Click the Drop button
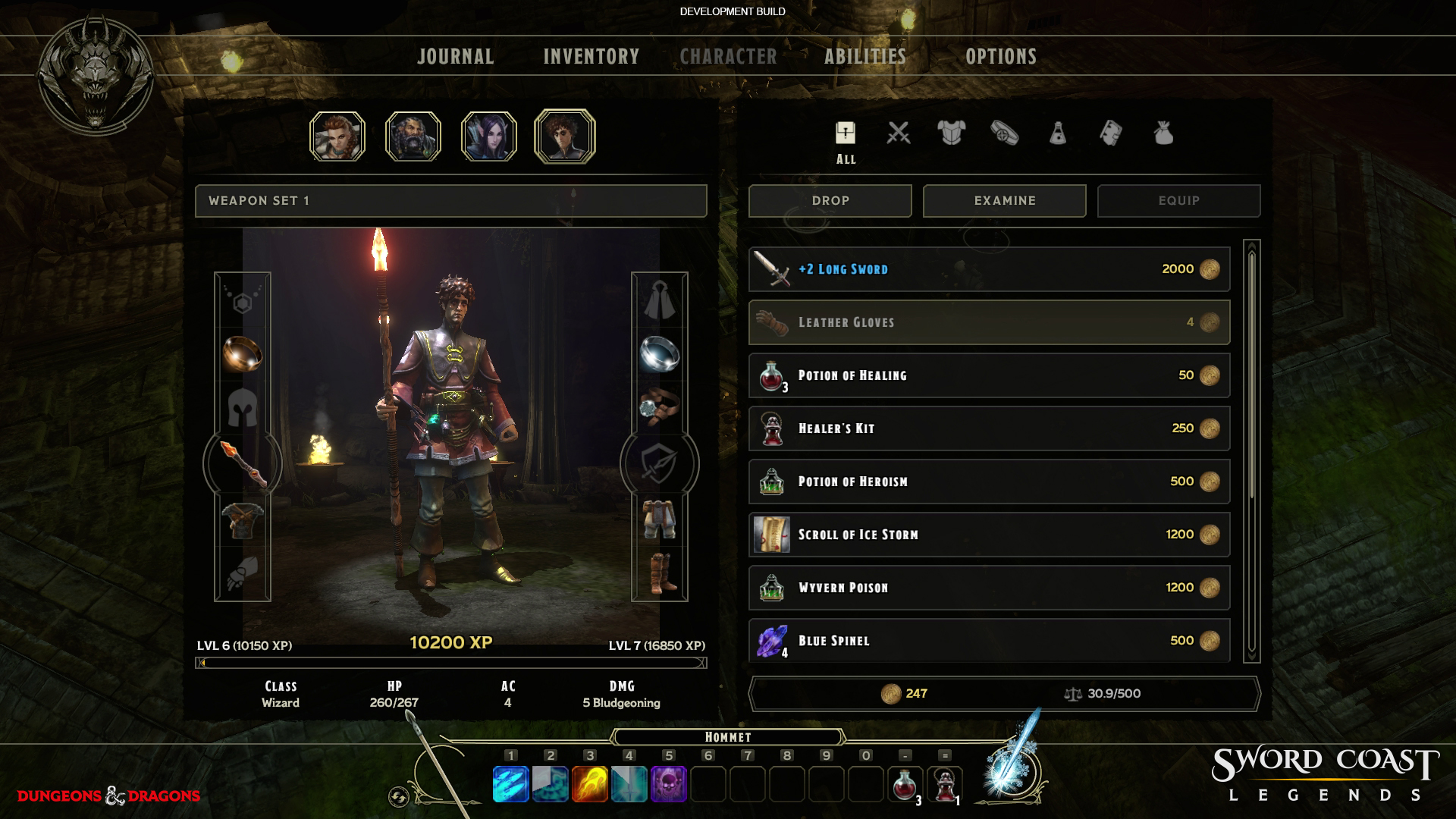Image resolution: width=1456 pixels, height=819 pixels. coord(830,201)
